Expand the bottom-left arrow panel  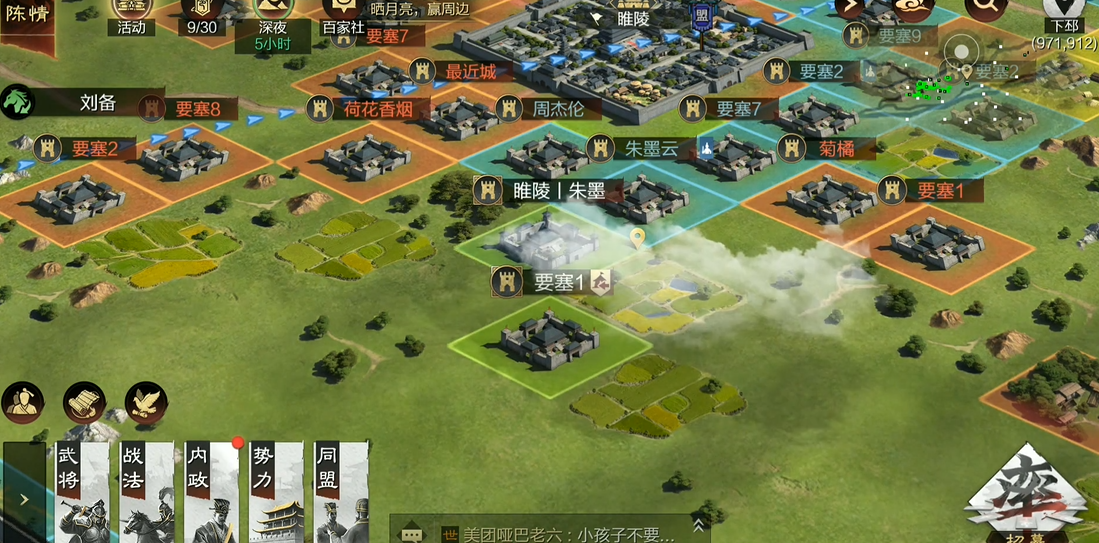[x=24, y=498]
